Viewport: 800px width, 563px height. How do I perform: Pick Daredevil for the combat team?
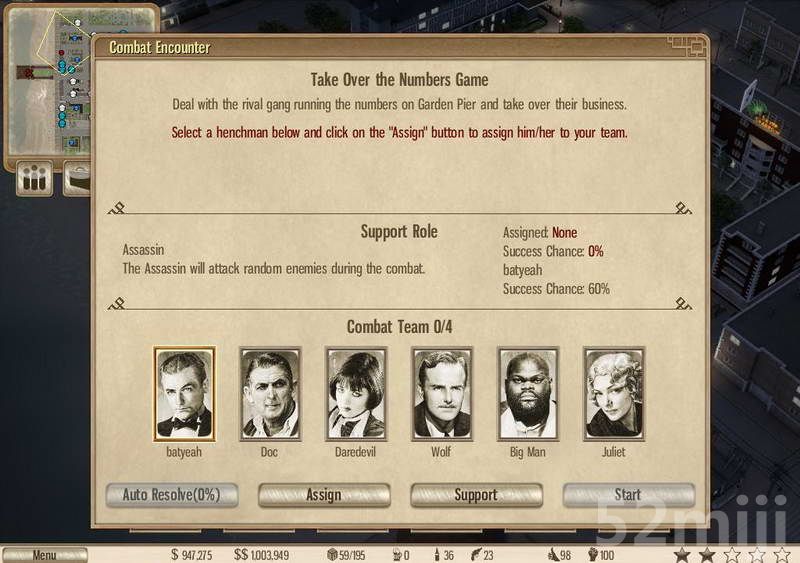(356, 394)
